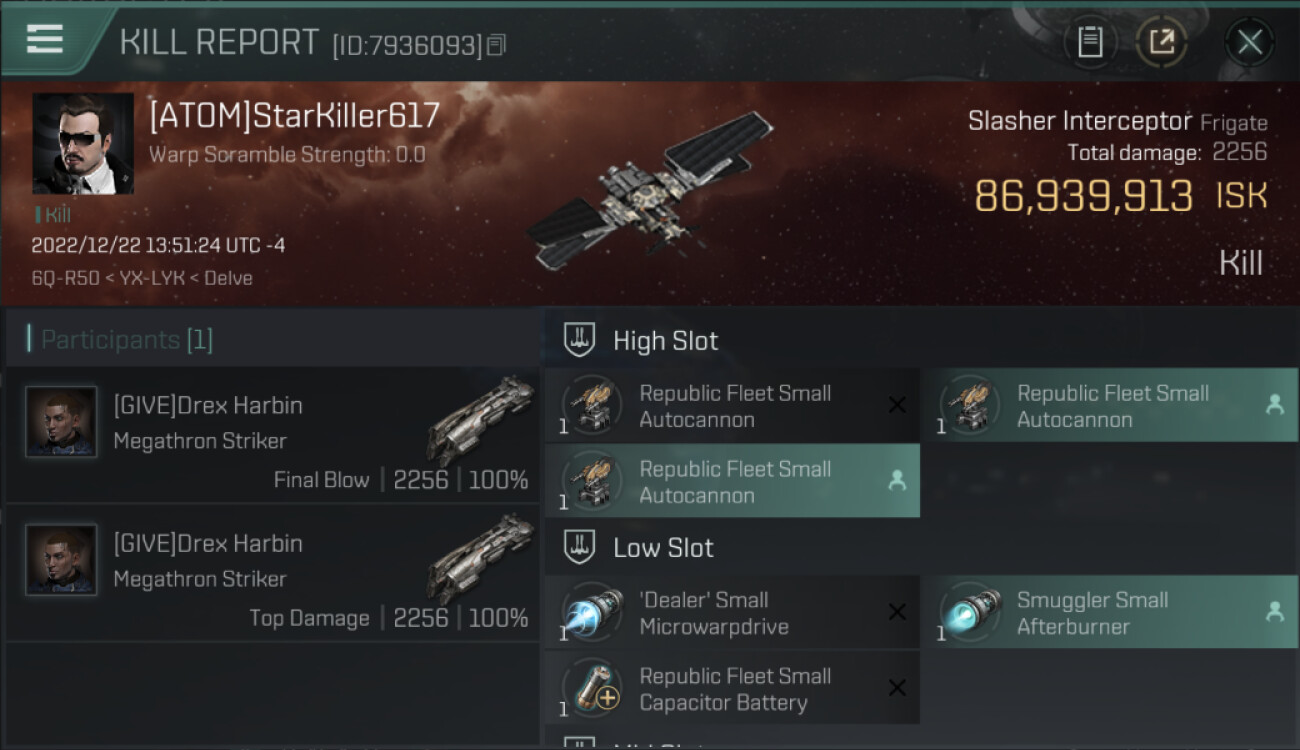The height and width of the screenshot is (750, 1300).
Task: Select the 'Dealer' Small Microwarpdrive module
Action: click(x=732, y=613)
